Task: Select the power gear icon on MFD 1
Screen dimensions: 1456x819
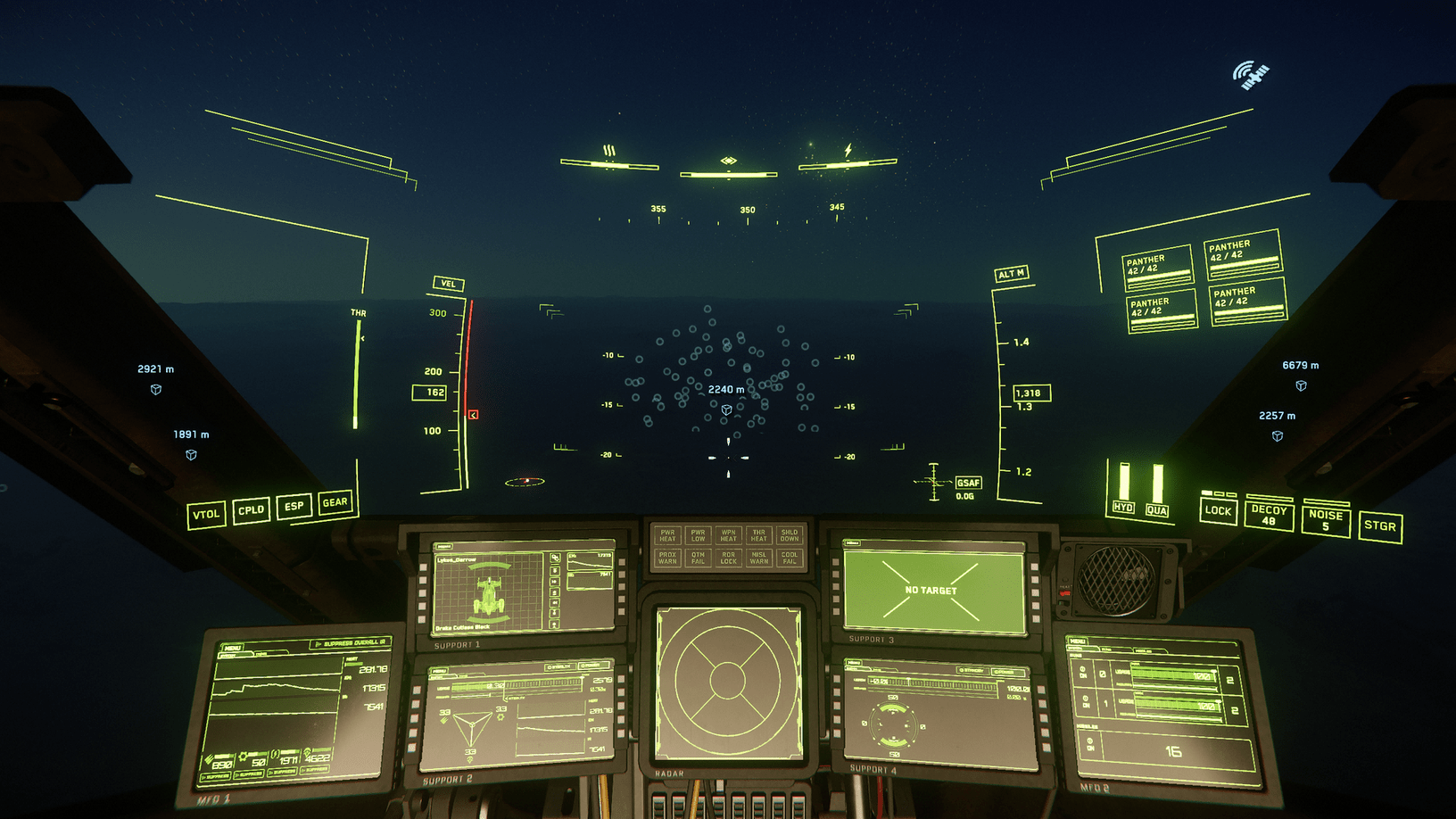Action: tap(243, 756)
